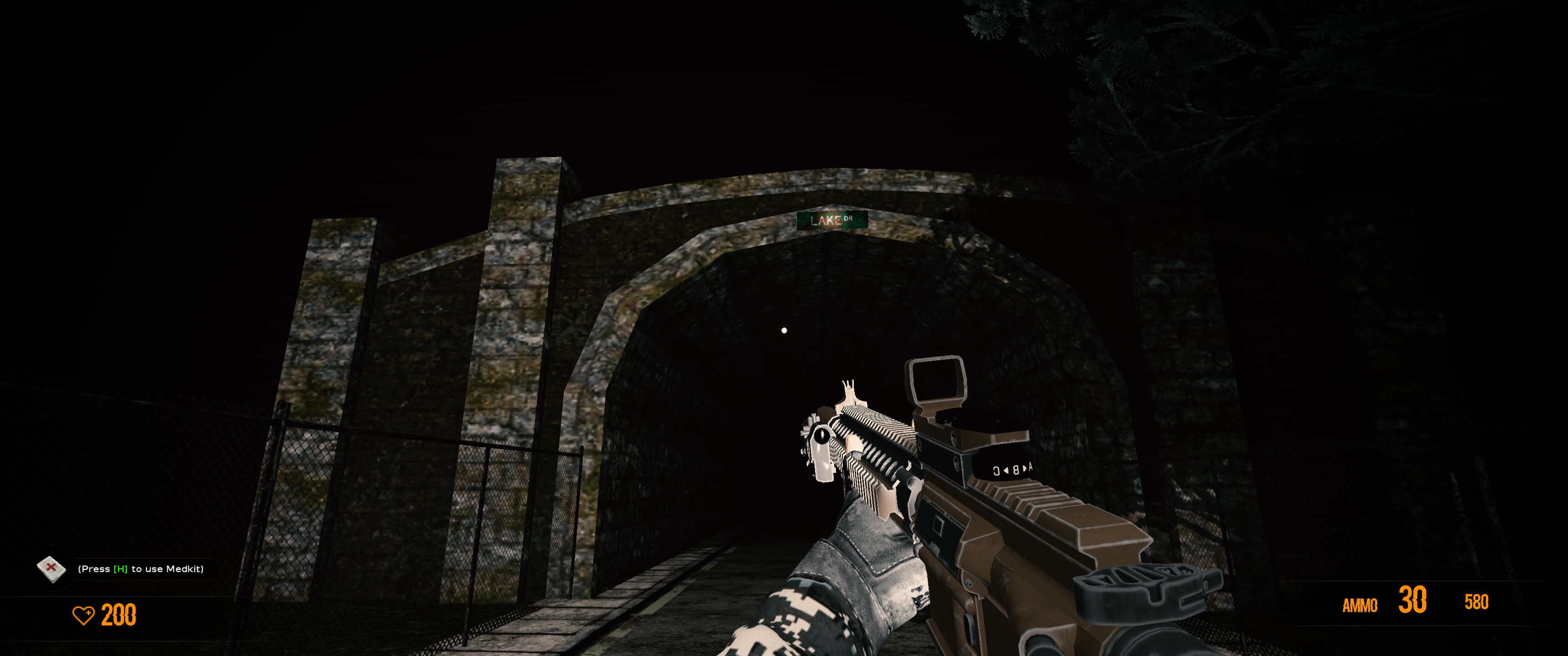Click the green [H] keybind hint
This screenshot has height=656, width=1568.
(x=119, y=569)
